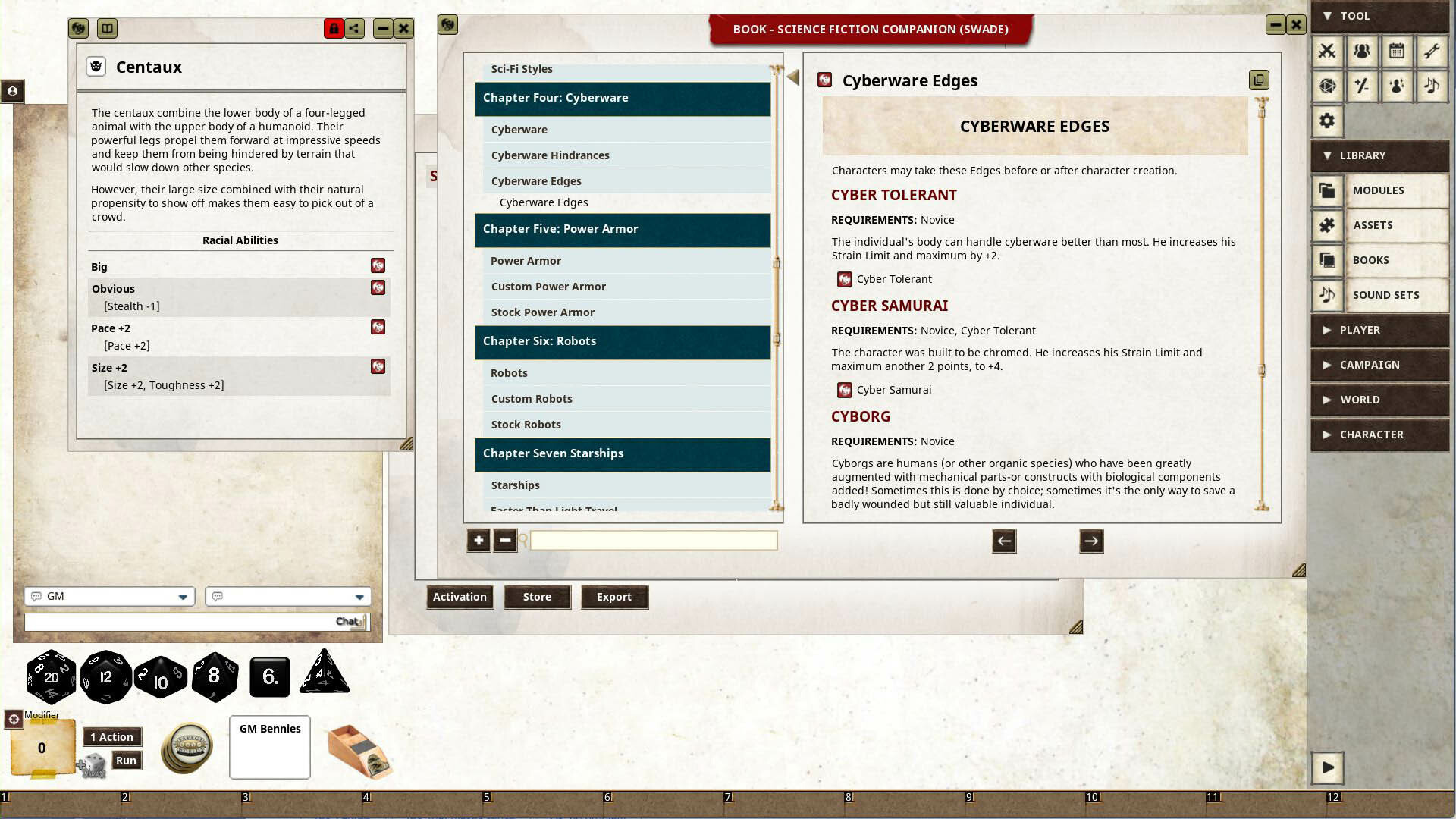This screenshot has height=819, width=1456.
Task: Open the Sound Sets music note icon
Action: (x=1327, y=295)
